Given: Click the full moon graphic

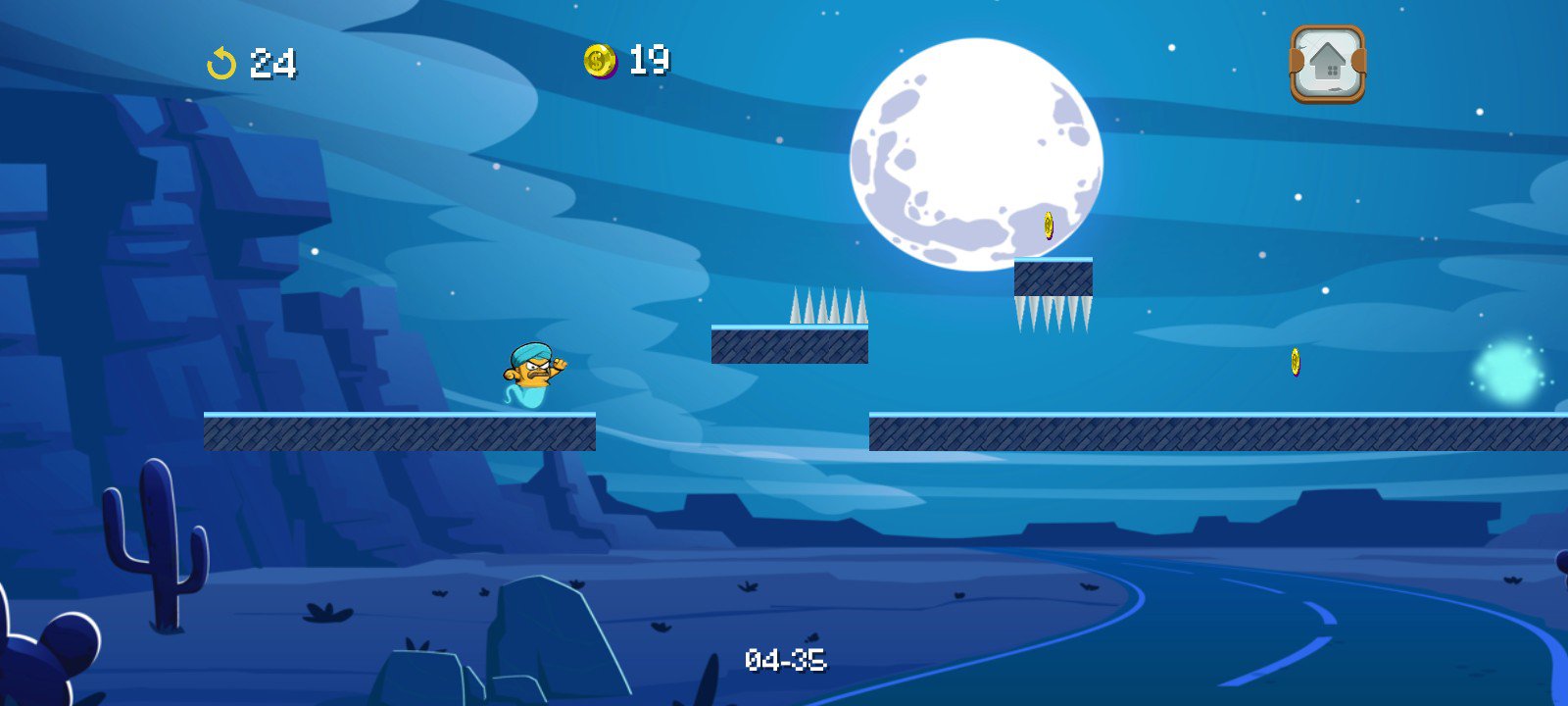Looking at the screenshot, I should click(975, 147).
